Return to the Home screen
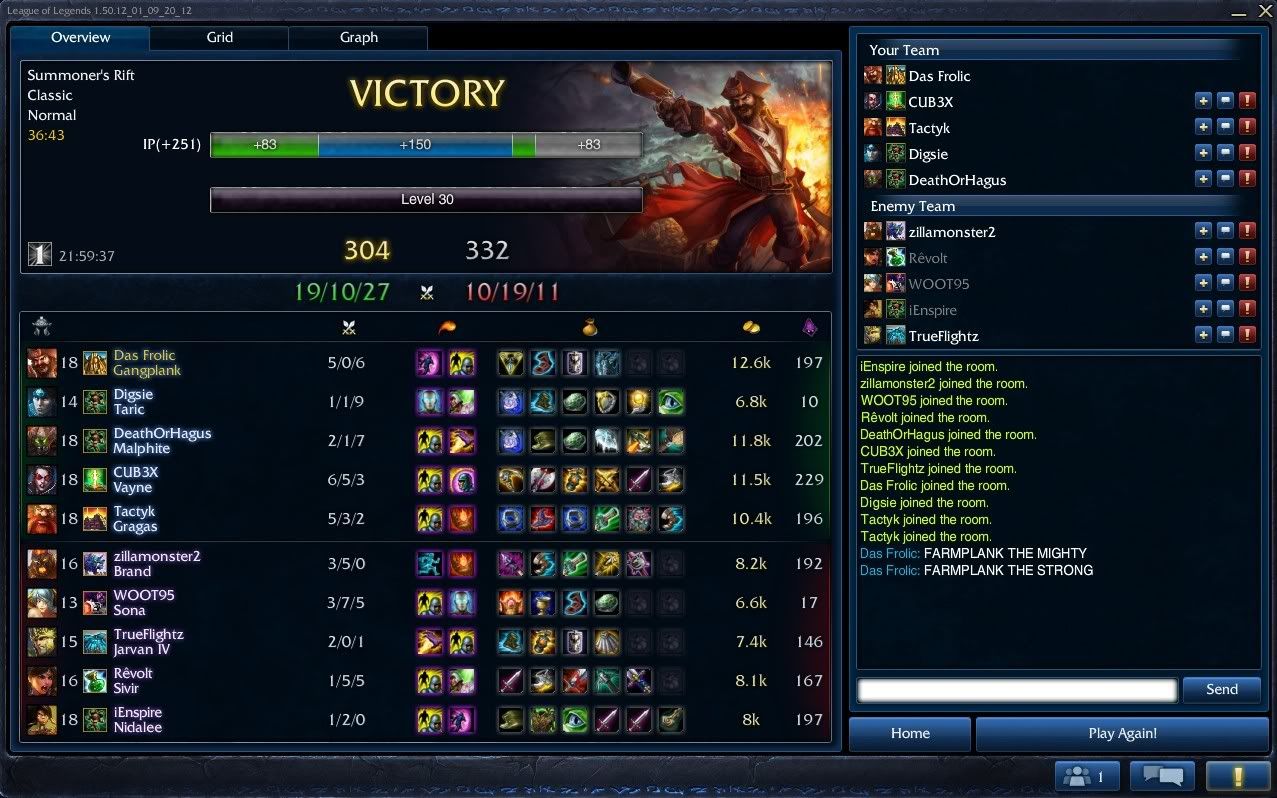The height and width of the screenshot is (798, 1277). (910, 733)
